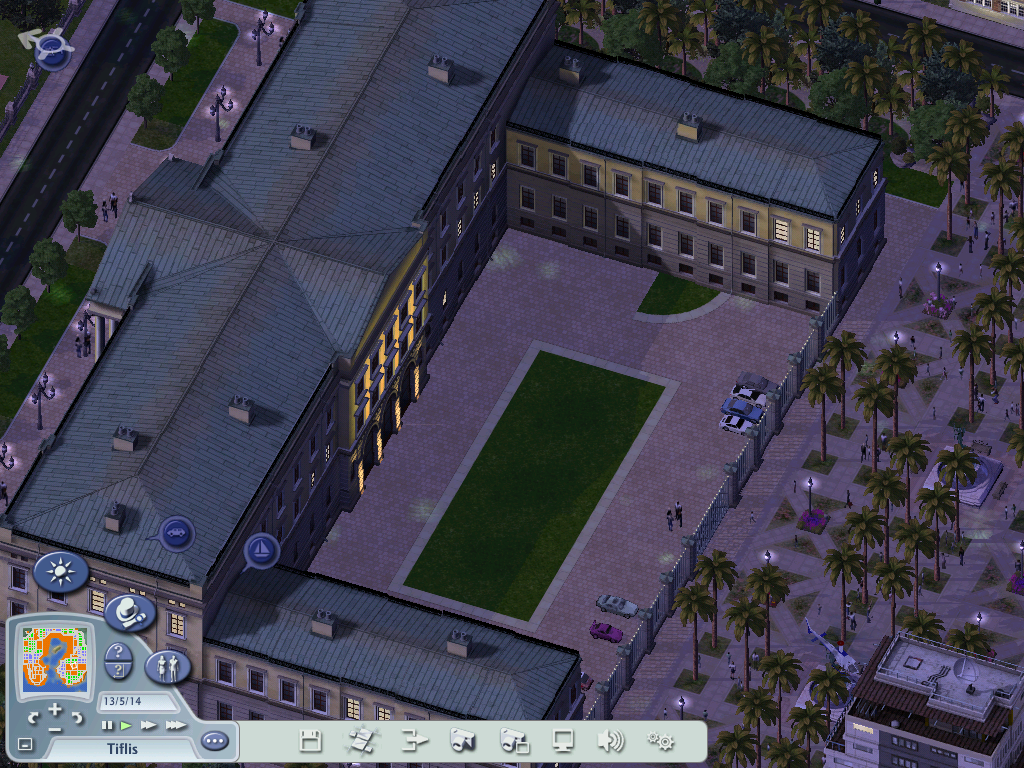Zoom out with the minus button
Screen dimensions: 1024x768
pos(55,729)
